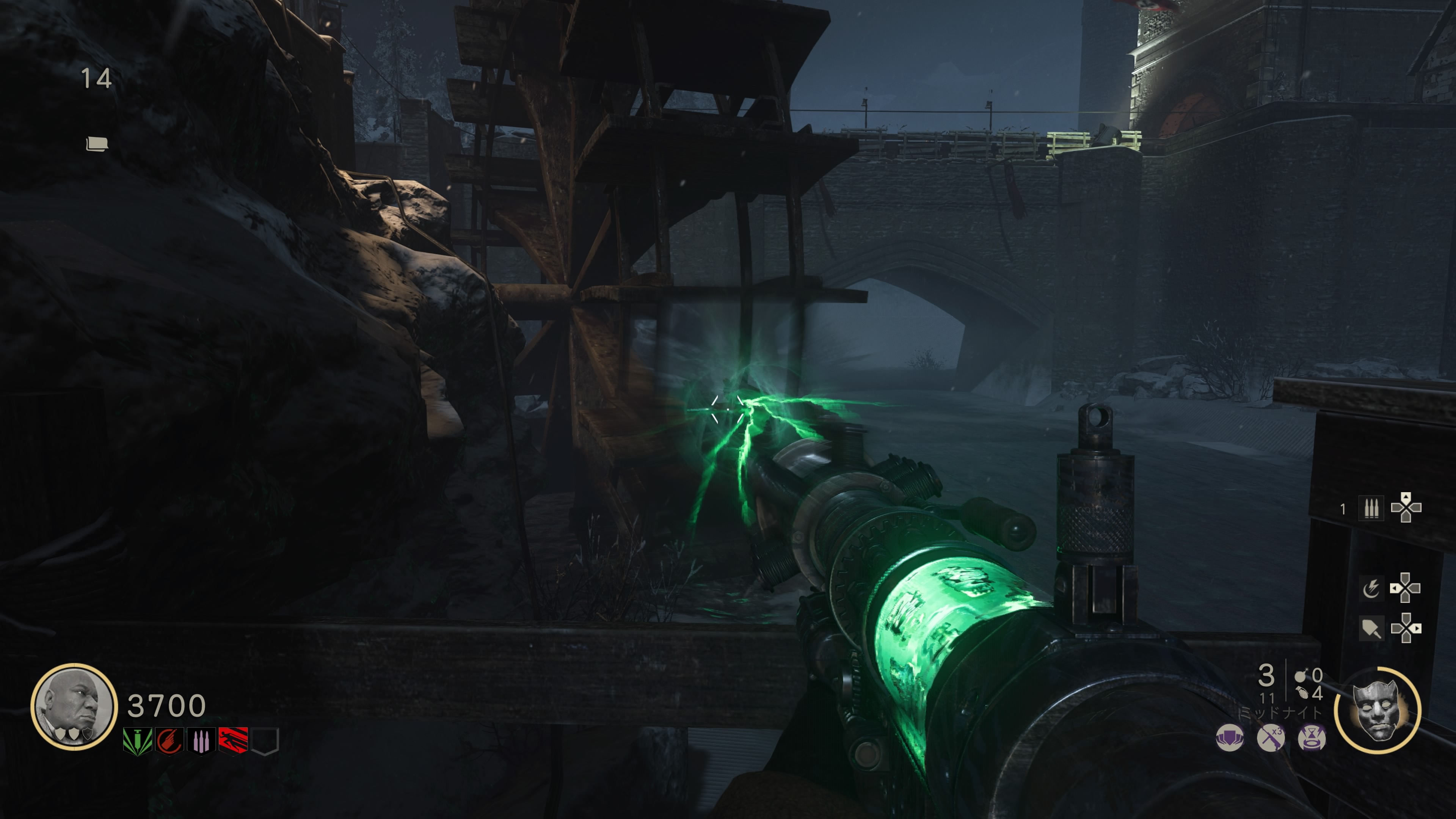Click the character portrait in the HUD
Screen dimensions: 1456x819
click(x=74, y=706)
